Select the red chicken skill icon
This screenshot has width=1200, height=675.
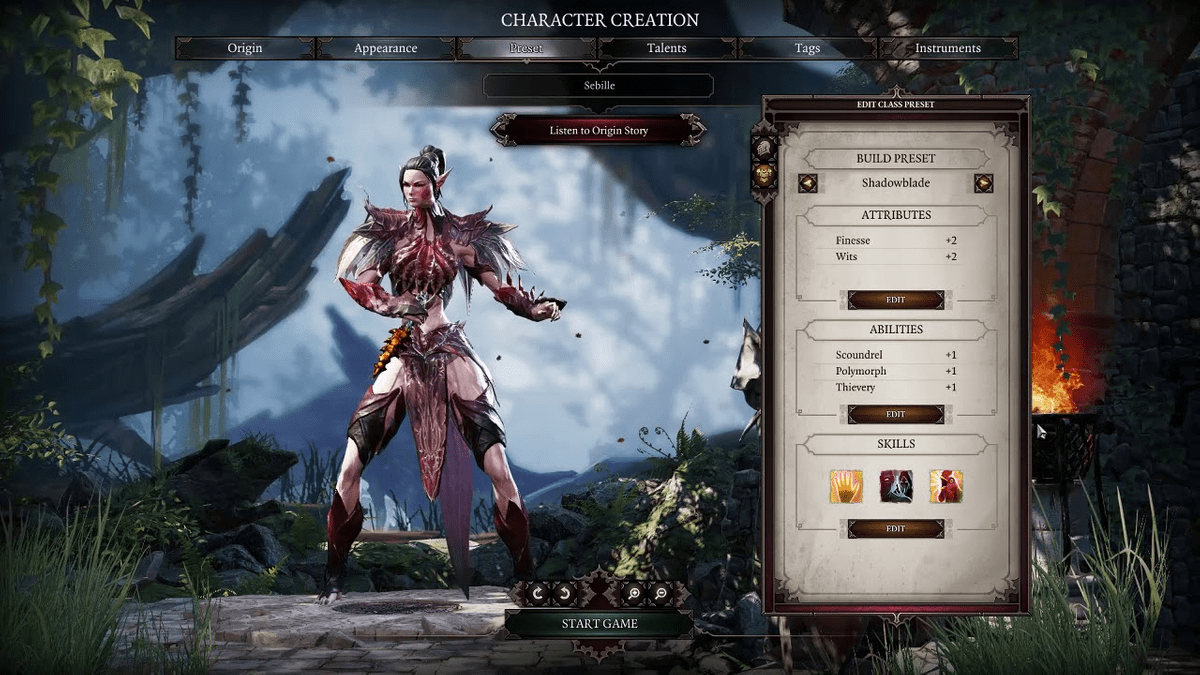pyautogui.click(x=946, y=486)
